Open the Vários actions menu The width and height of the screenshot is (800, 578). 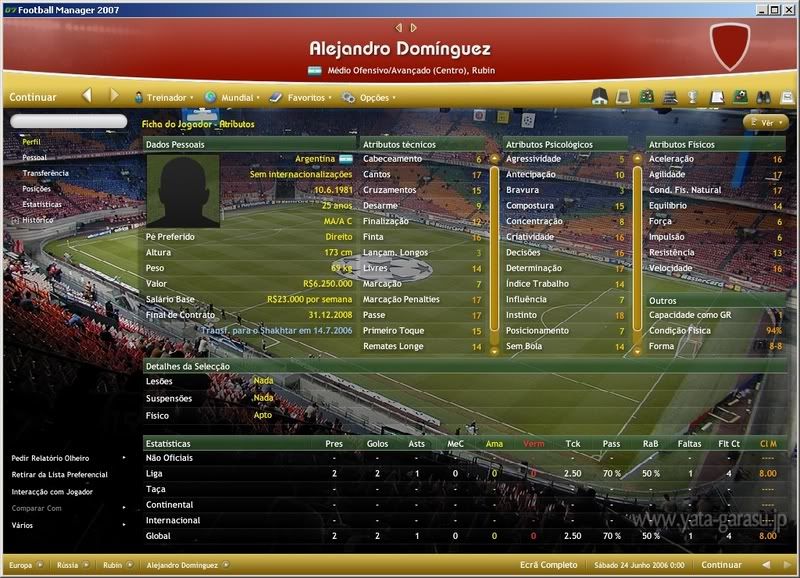coord(22,524)
